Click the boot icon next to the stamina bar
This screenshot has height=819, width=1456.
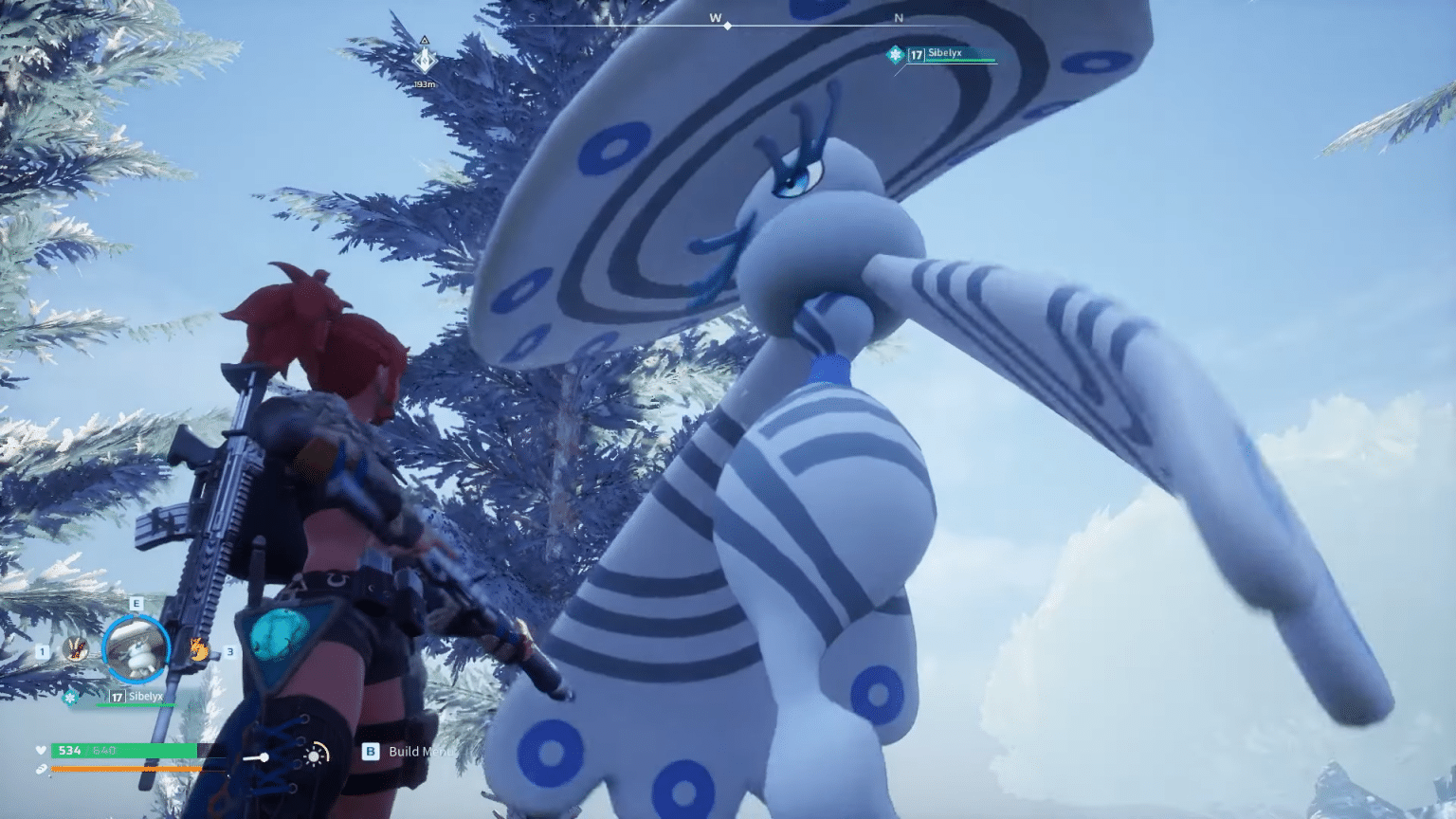[43, 768]
